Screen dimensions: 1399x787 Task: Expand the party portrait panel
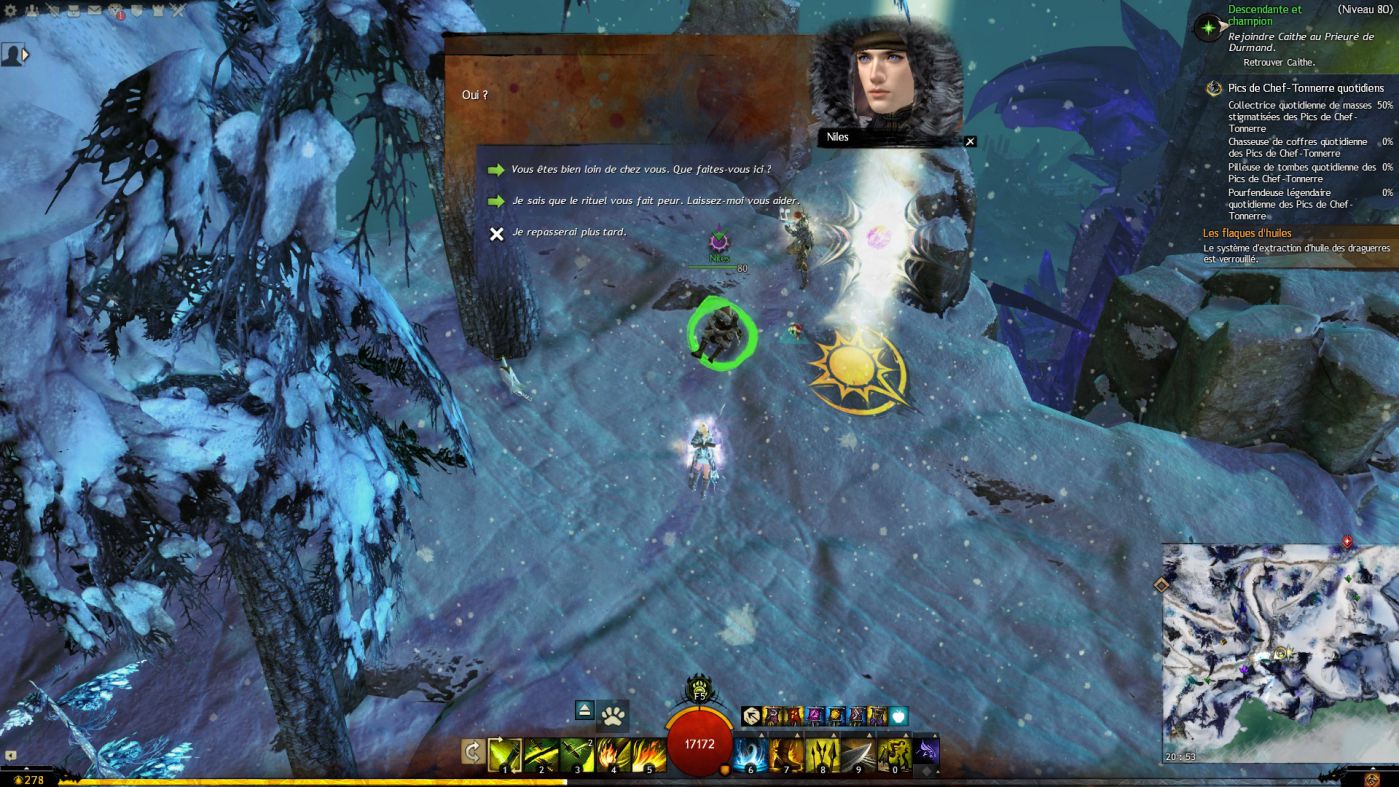pyautogui.click(x=25, y=54)
